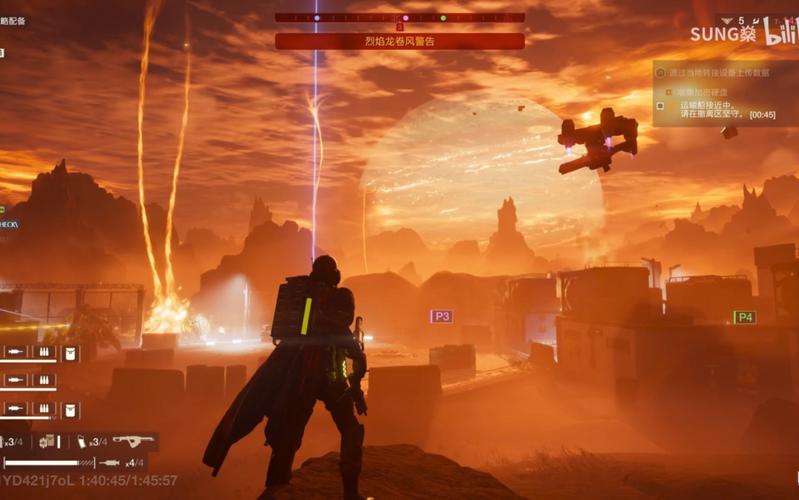Click the bilibili logo watermark

pyautogui.click(x=781, y=32)
